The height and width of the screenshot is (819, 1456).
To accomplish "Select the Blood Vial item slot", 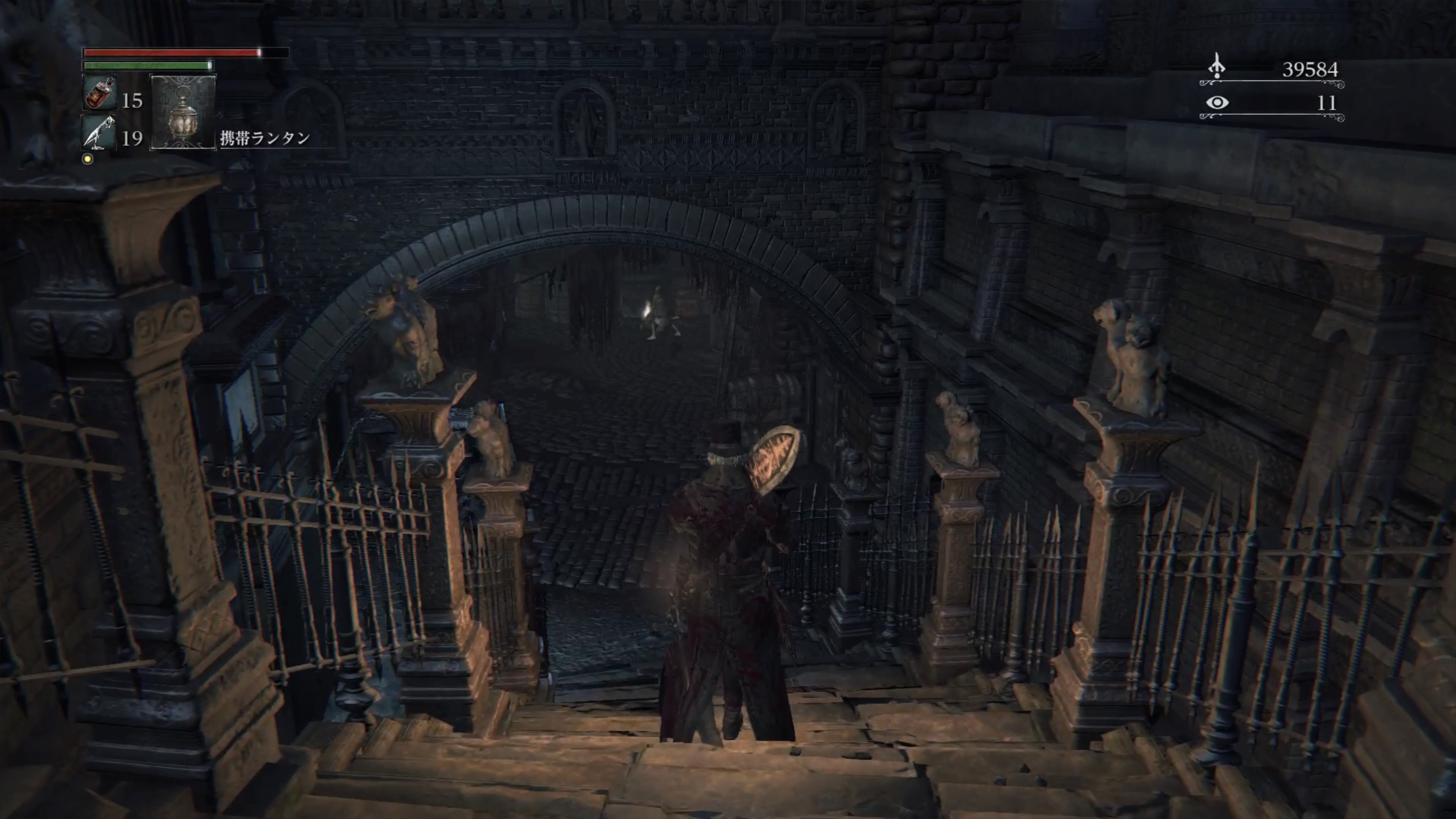I will click(100, 93).
